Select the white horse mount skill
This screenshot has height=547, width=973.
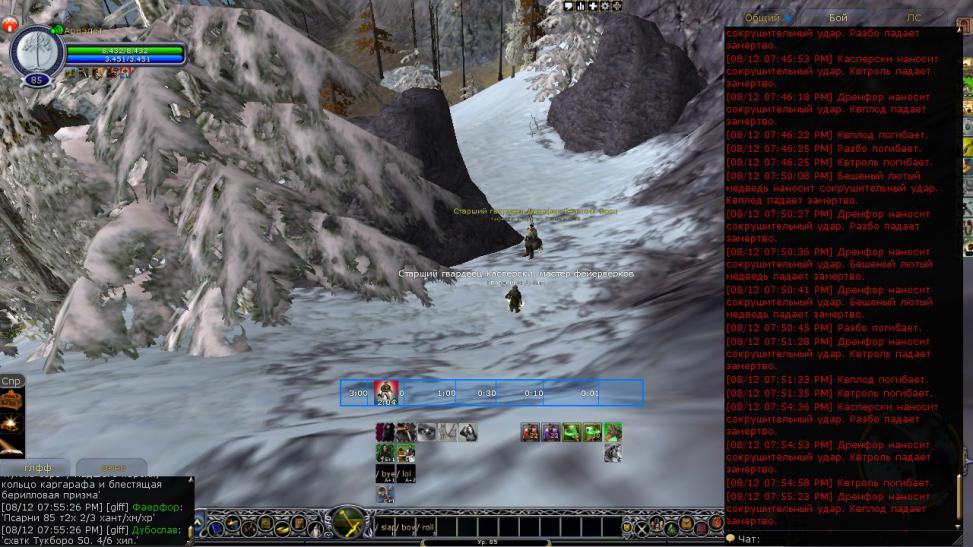(x=613, y=452)
